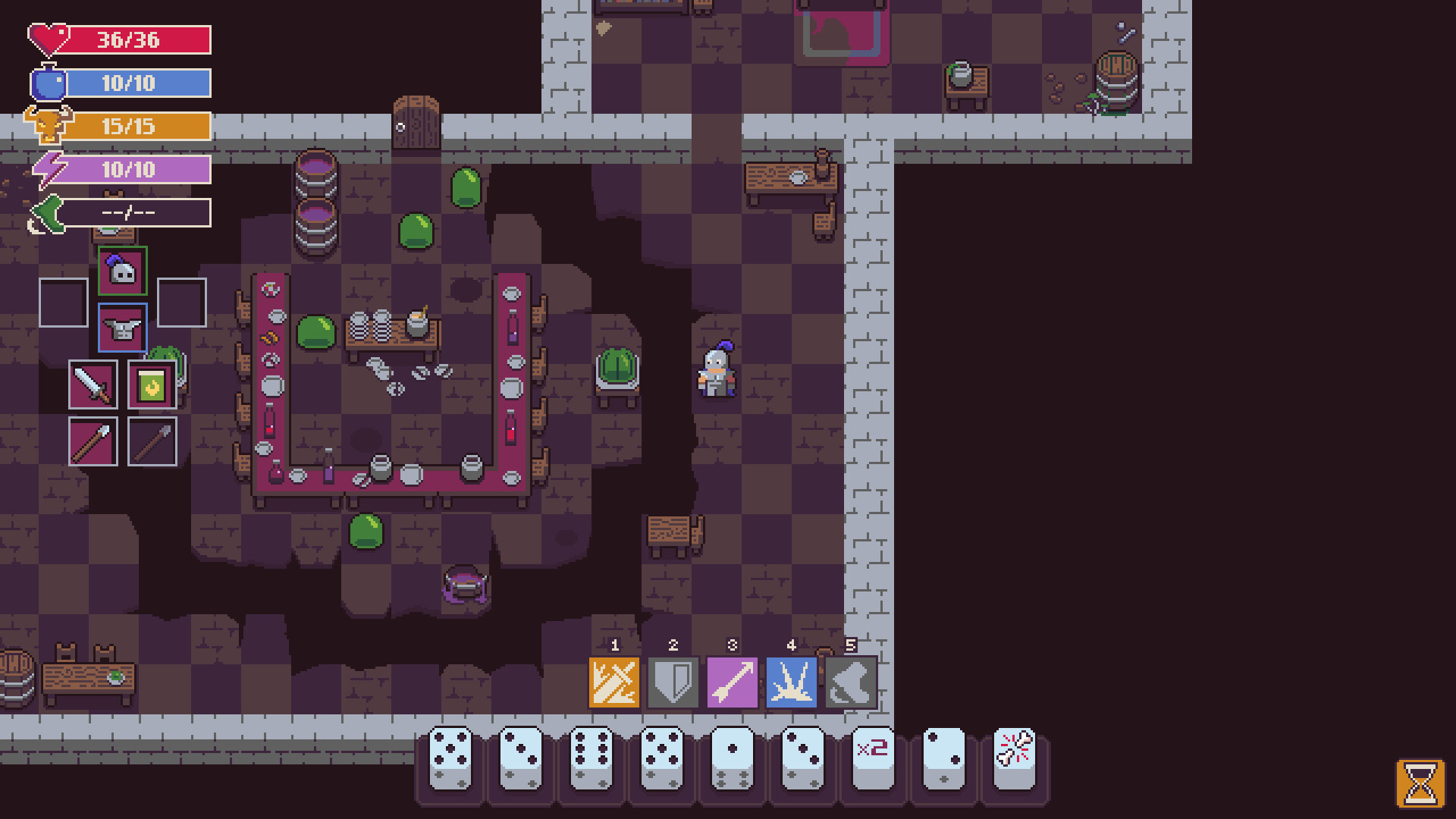Viewport: 1456px width, 819px height.
Task: Activate the shield defense skill in slot 2
Action: (x=673, y=682)
